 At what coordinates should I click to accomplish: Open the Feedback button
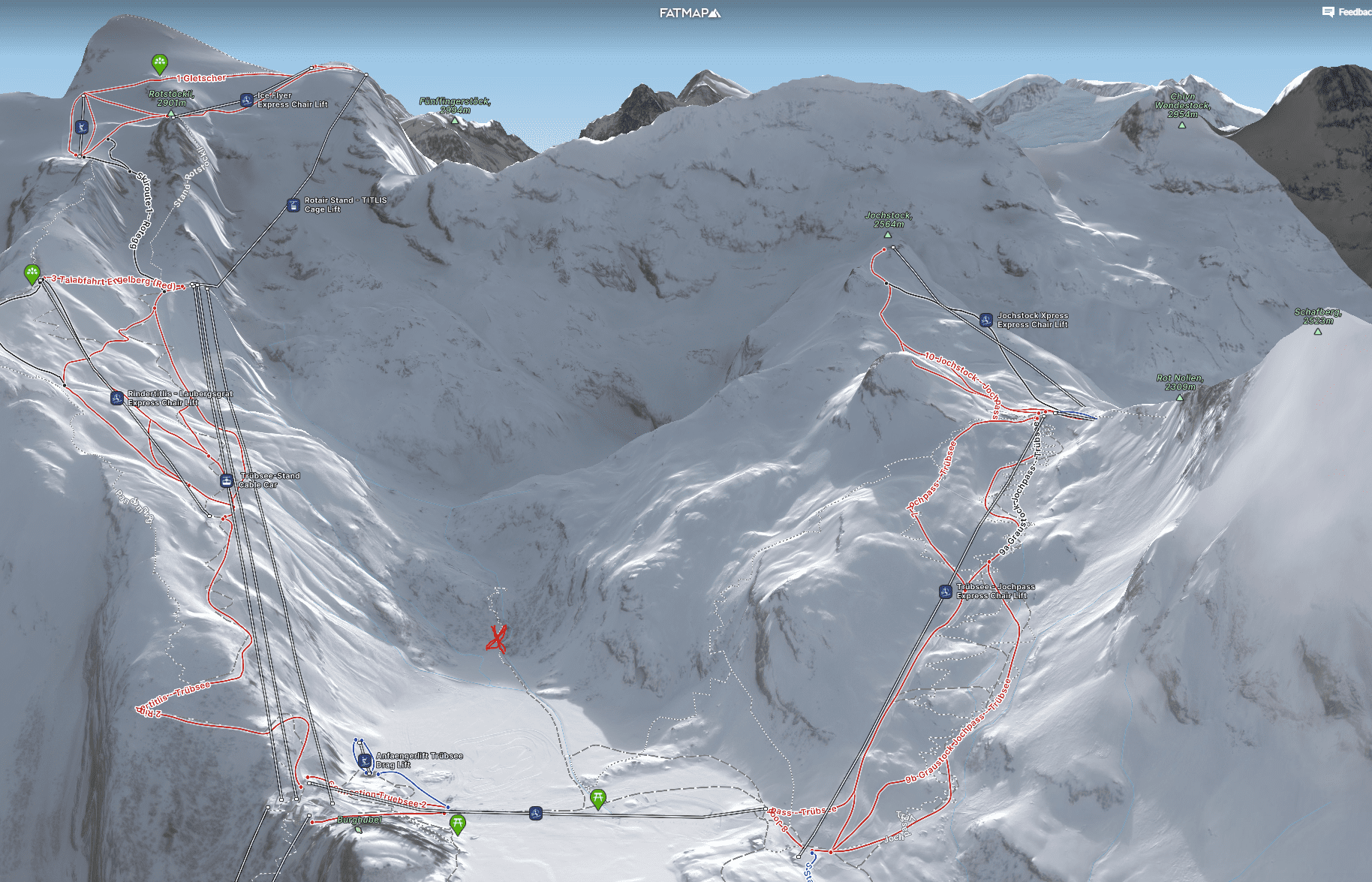[1346, 12]
